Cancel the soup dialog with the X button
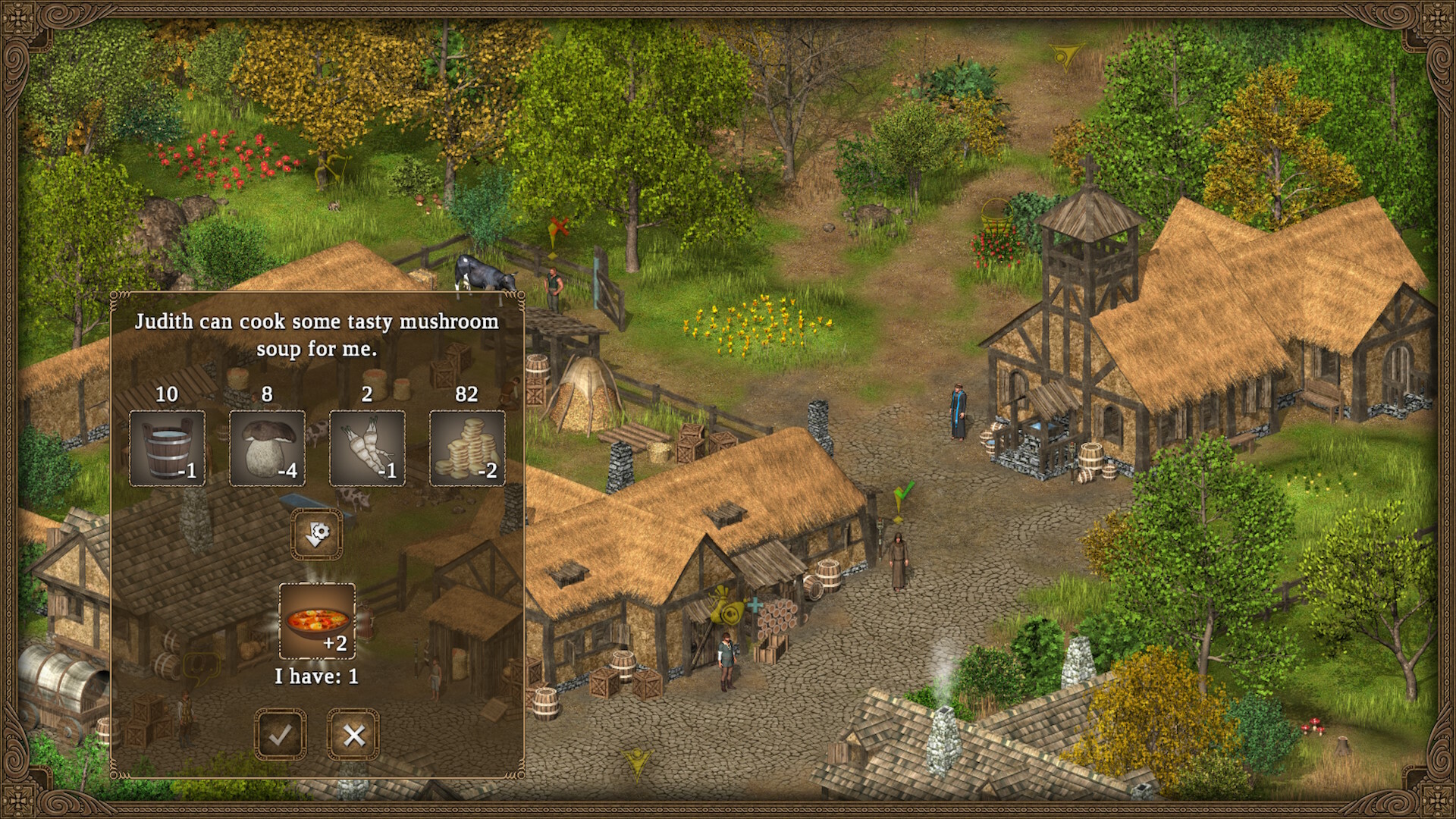The height and width of the screenshot is (819, 1456). point(353,733)
